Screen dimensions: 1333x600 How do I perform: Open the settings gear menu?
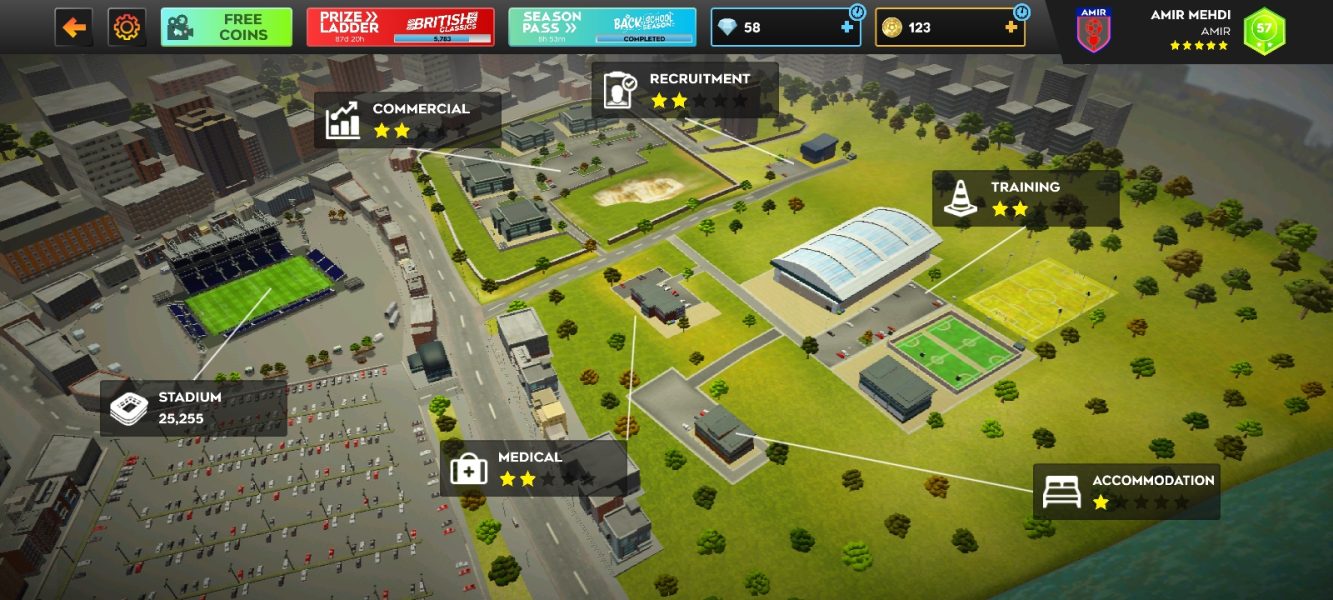[x=127, y=27]
